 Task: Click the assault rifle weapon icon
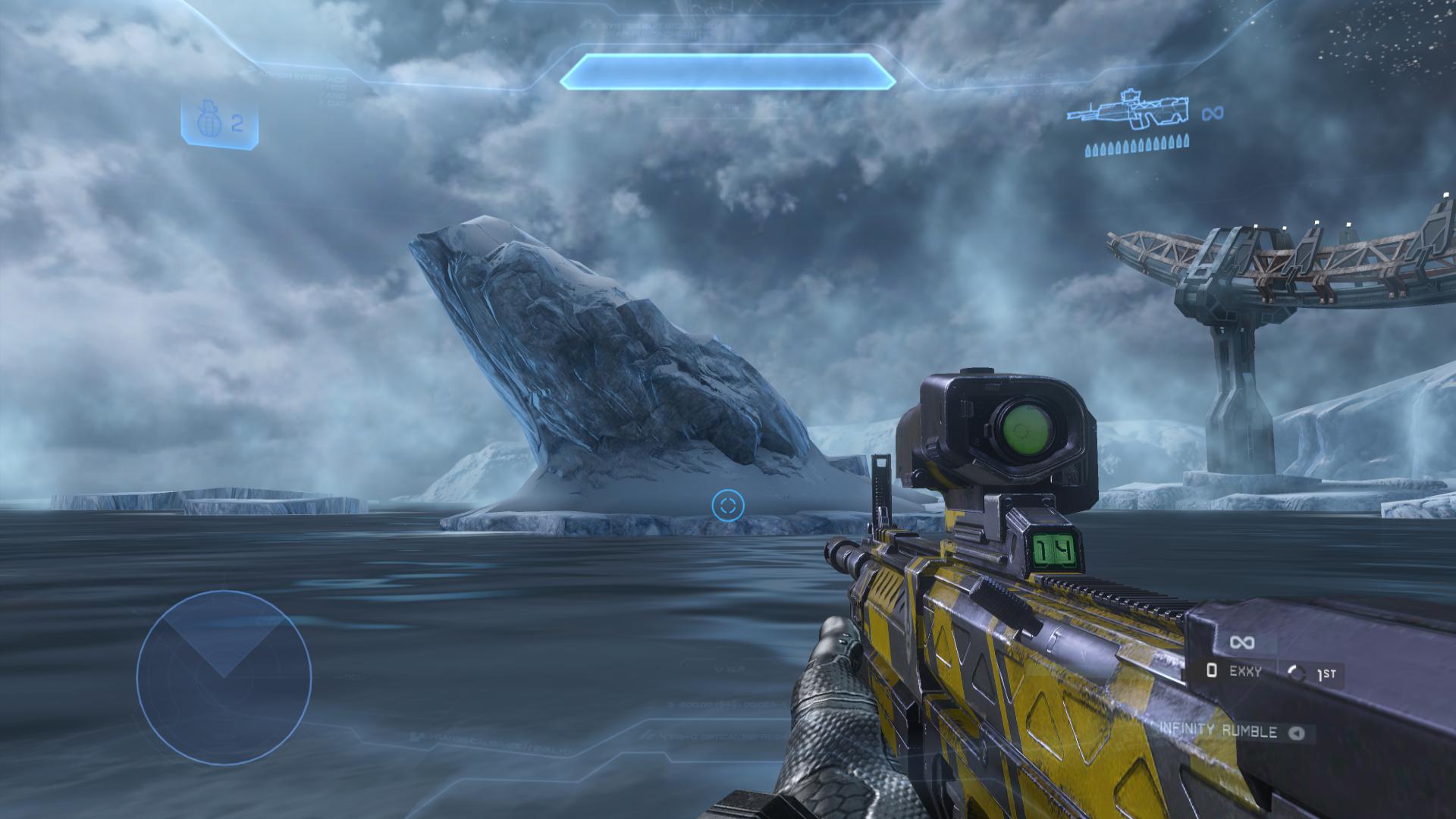click(x=1127, y=111)
